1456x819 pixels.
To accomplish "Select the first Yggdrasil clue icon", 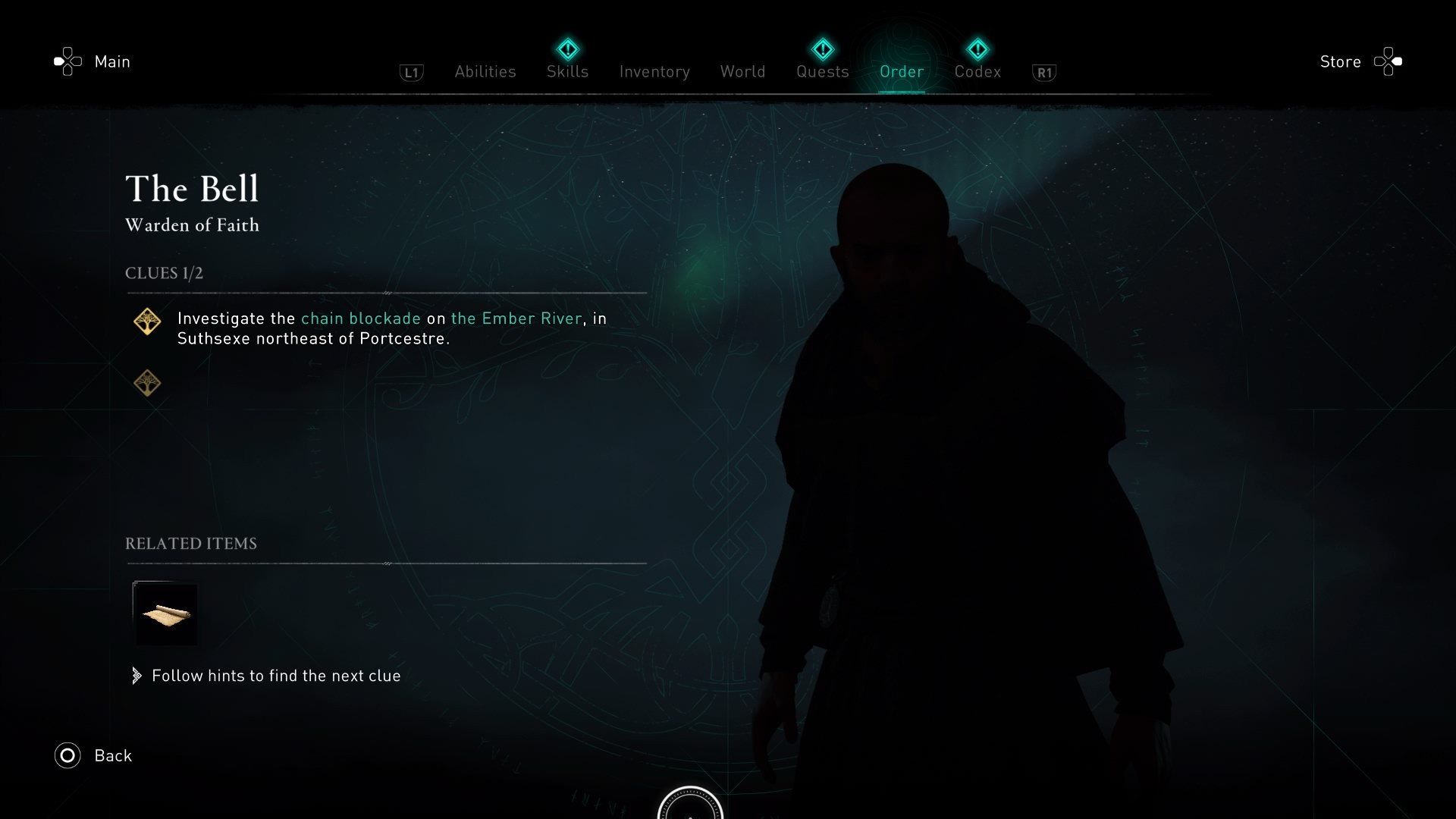I will (x=147, y=321).
